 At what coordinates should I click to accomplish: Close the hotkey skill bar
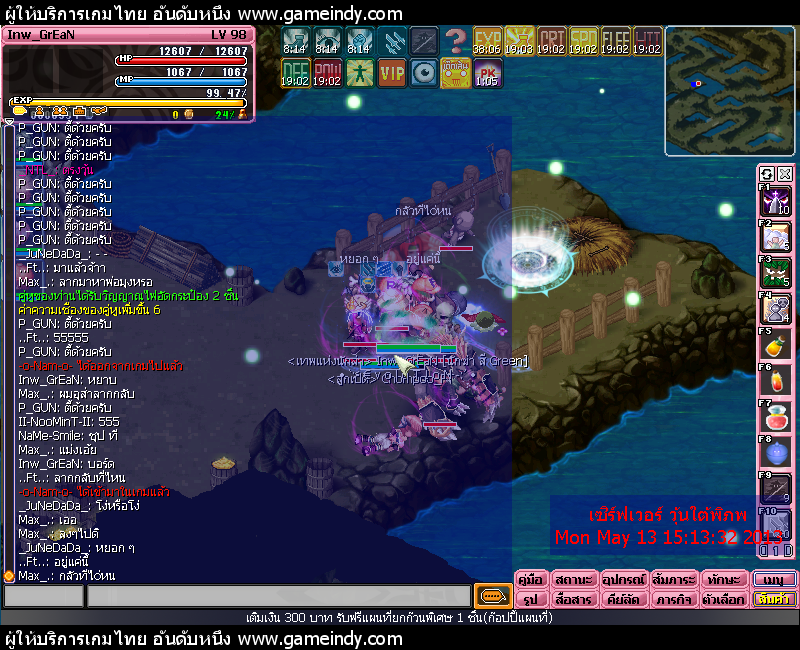tap(785, 173)
